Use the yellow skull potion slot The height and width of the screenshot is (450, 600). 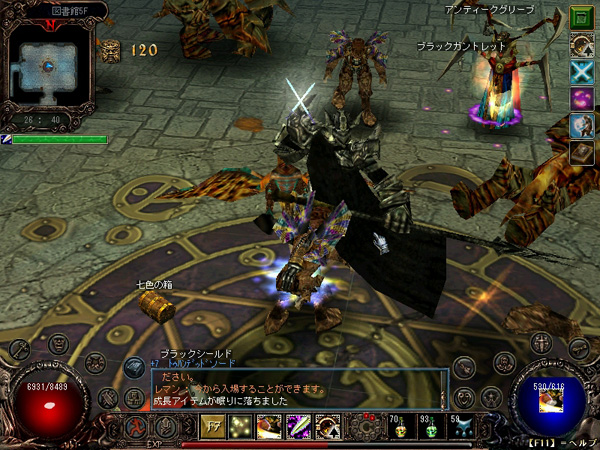397,427
